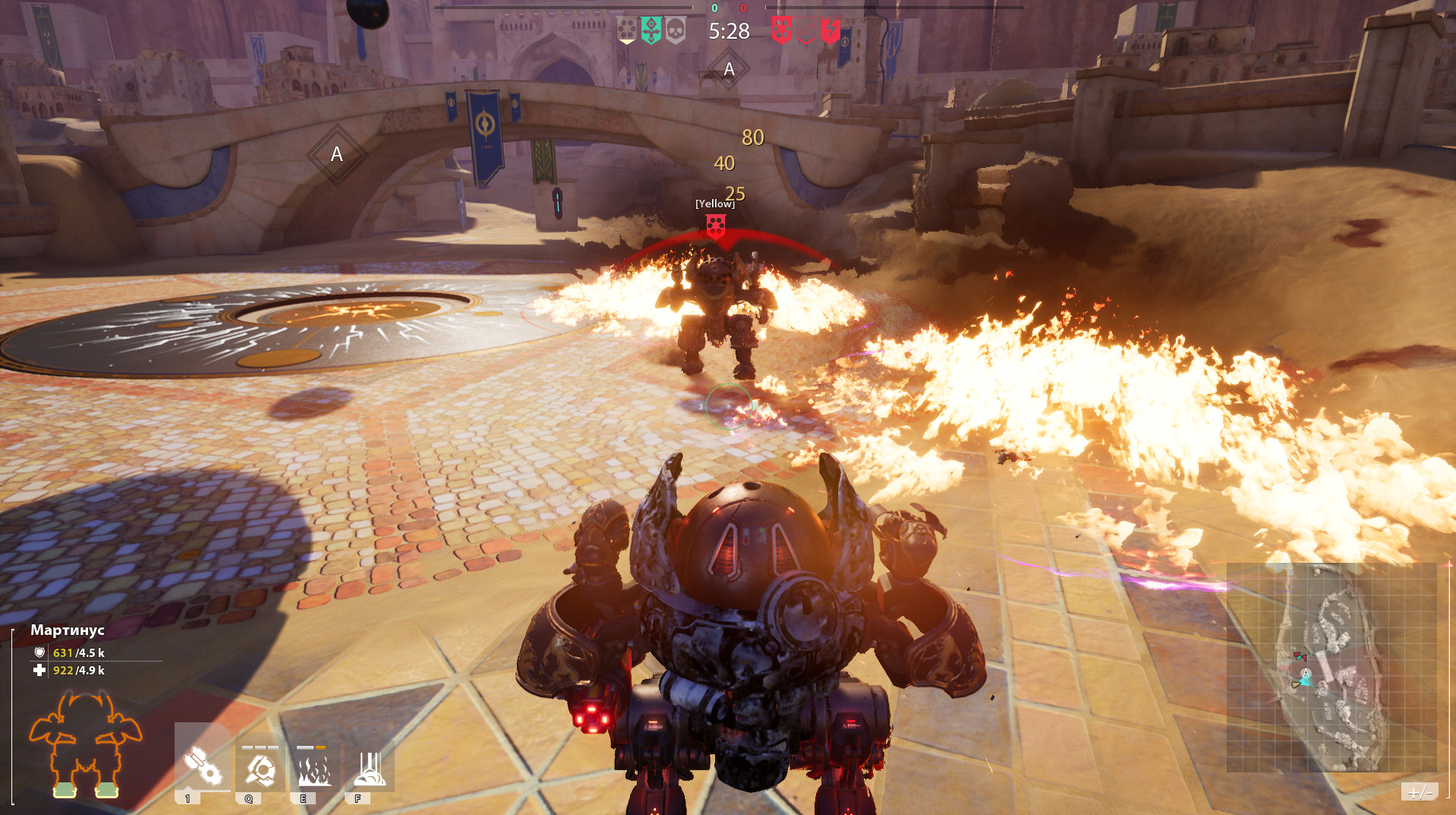Viewport: 1456px width, 815px height.
Task: Select the red lightning enemy banner
Action: pos(830,30)
